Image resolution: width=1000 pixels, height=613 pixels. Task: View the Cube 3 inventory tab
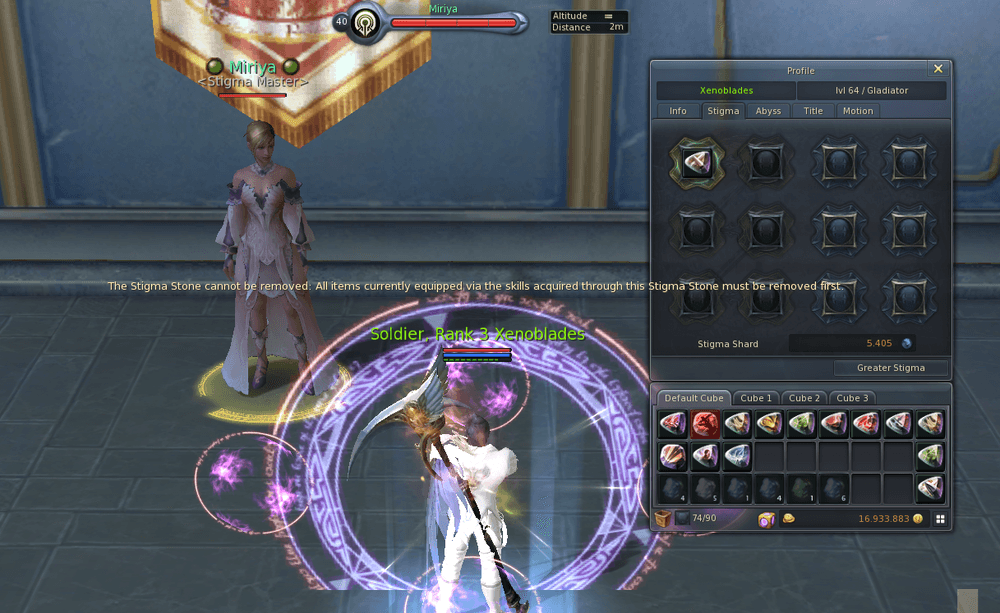851,398
